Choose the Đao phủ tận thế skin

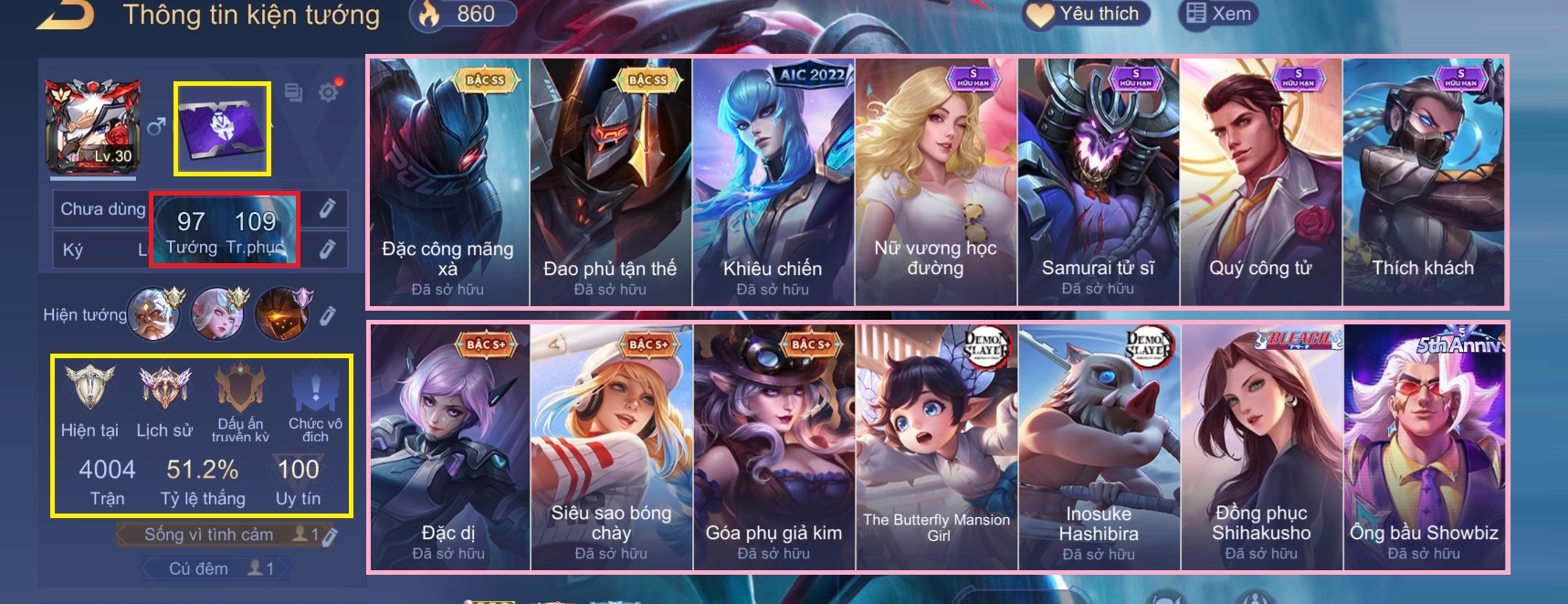point(610,182)
